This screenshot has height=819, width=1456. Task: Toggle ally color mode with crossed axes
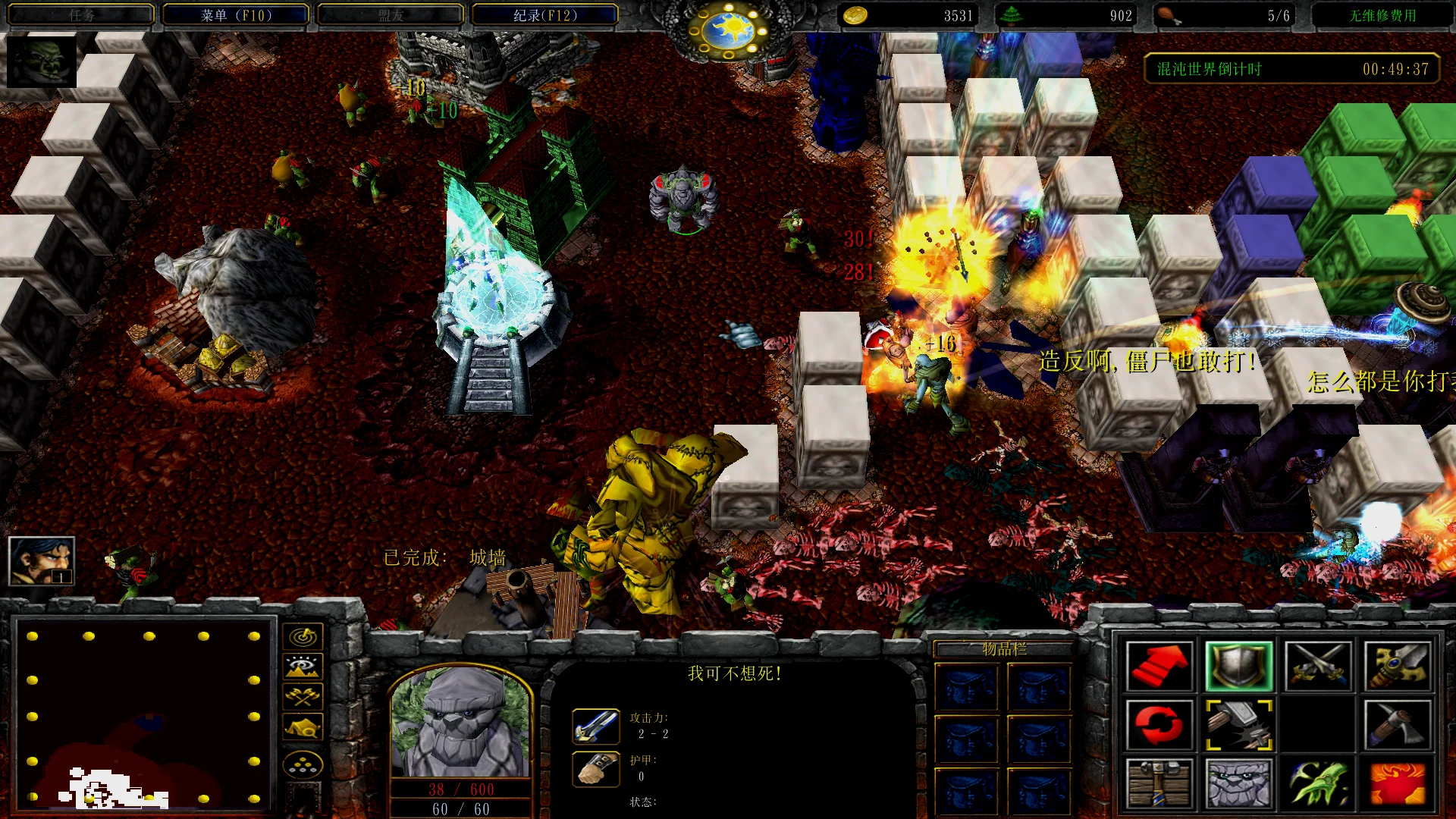click(303, 697)
